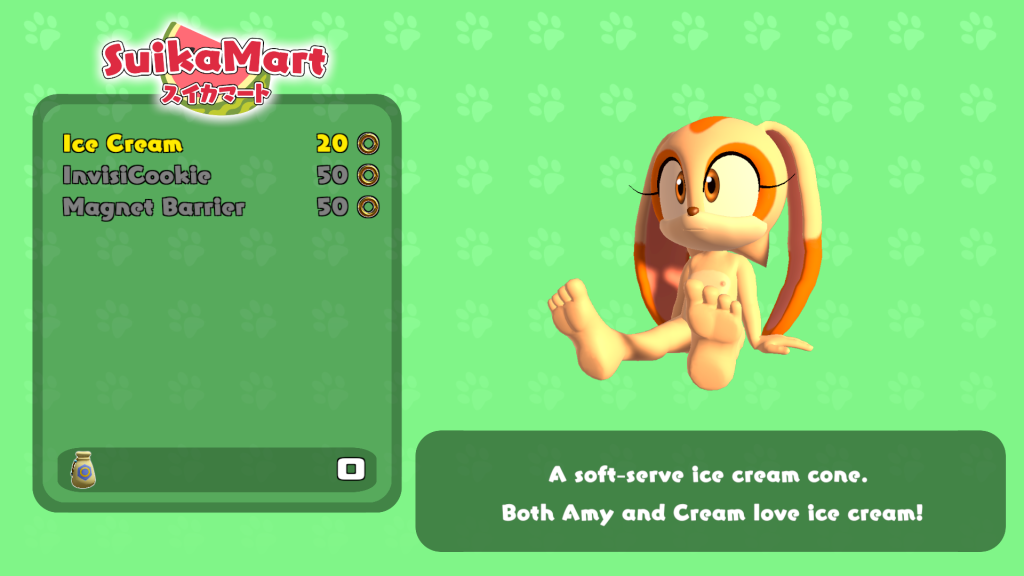The height and width of the screenshot is (576, 1024).
Task: Choose InvisiCookie from the shop list
Action: [136, 176]
